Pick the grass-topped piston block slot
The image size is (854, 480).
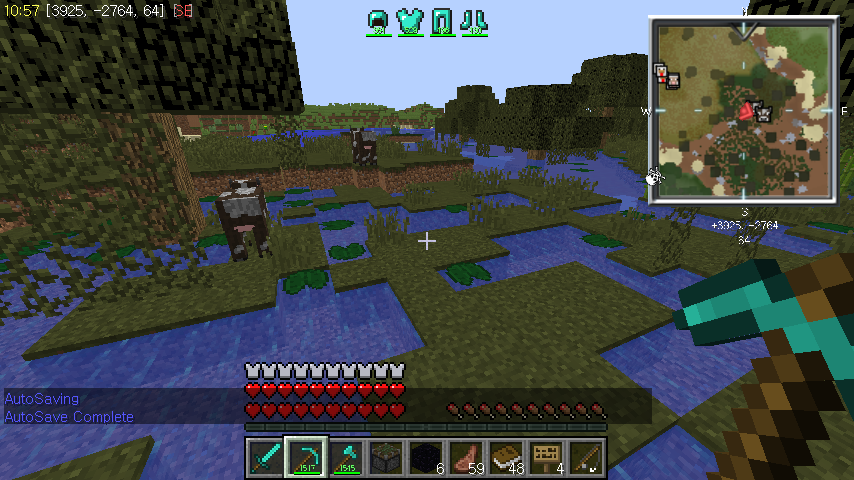tap(385, 459)
